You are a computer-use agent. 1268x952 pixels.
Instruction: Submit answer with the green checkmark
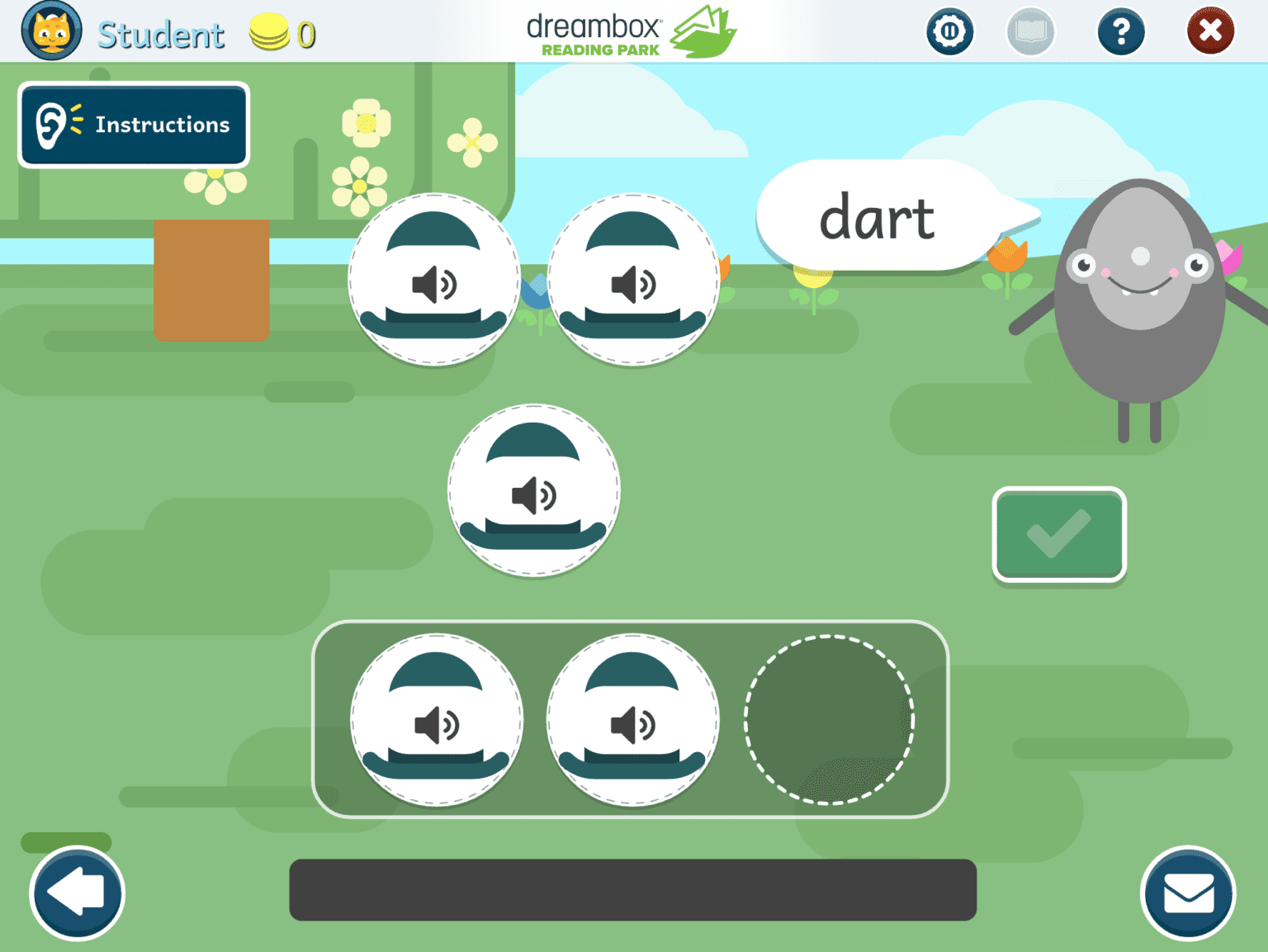[x=1059, y=535]
